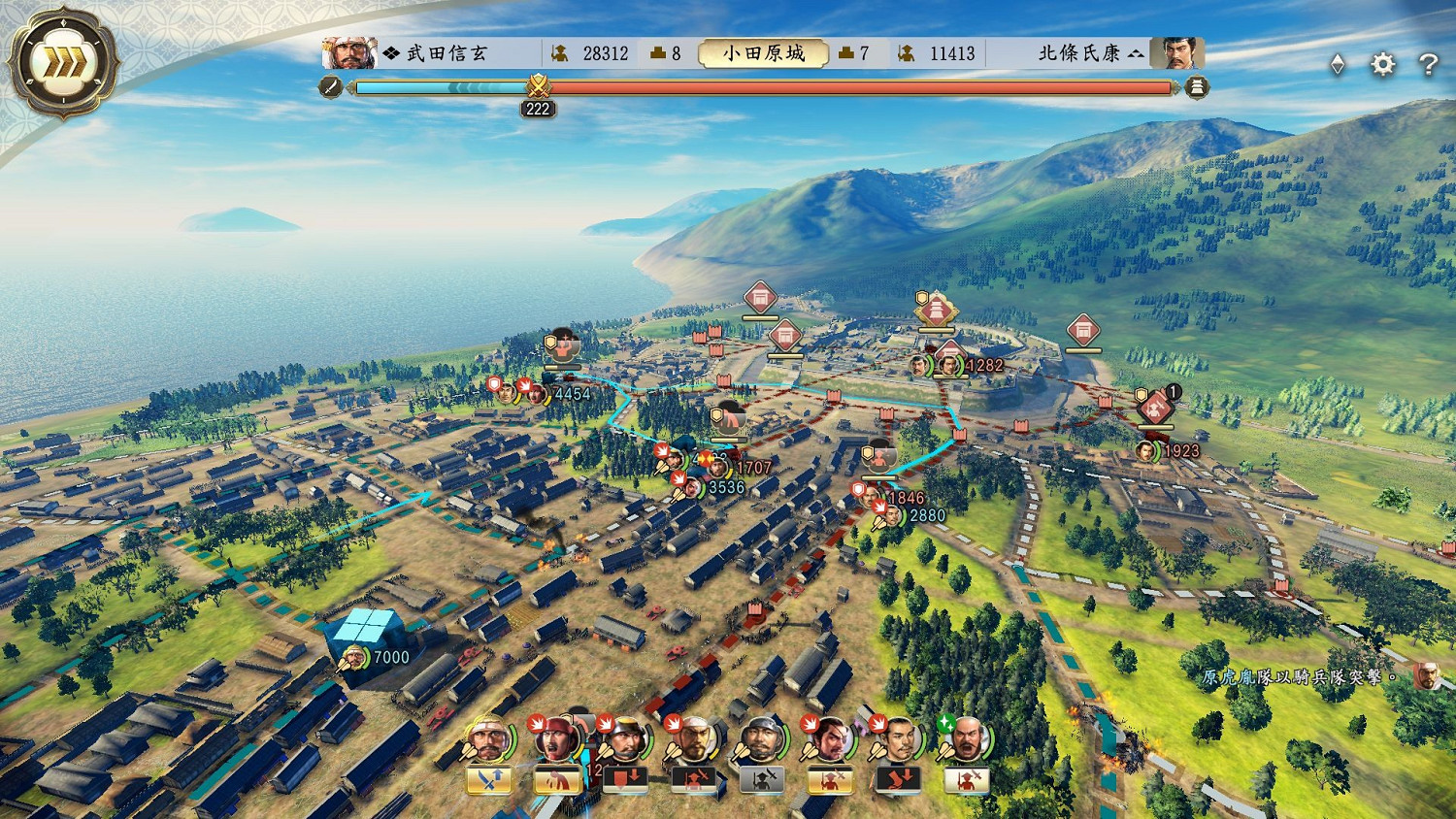Click the grey soldier tactic button

[762, 780]
